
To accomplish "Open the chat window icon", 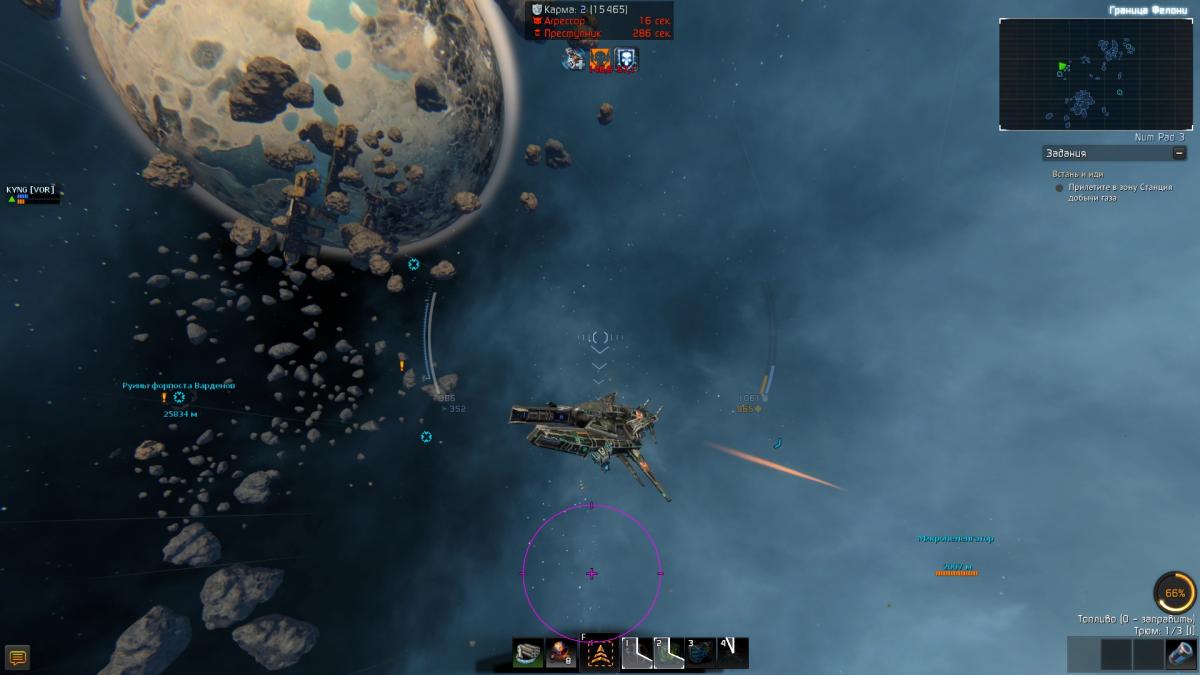I will click(17, 657).
